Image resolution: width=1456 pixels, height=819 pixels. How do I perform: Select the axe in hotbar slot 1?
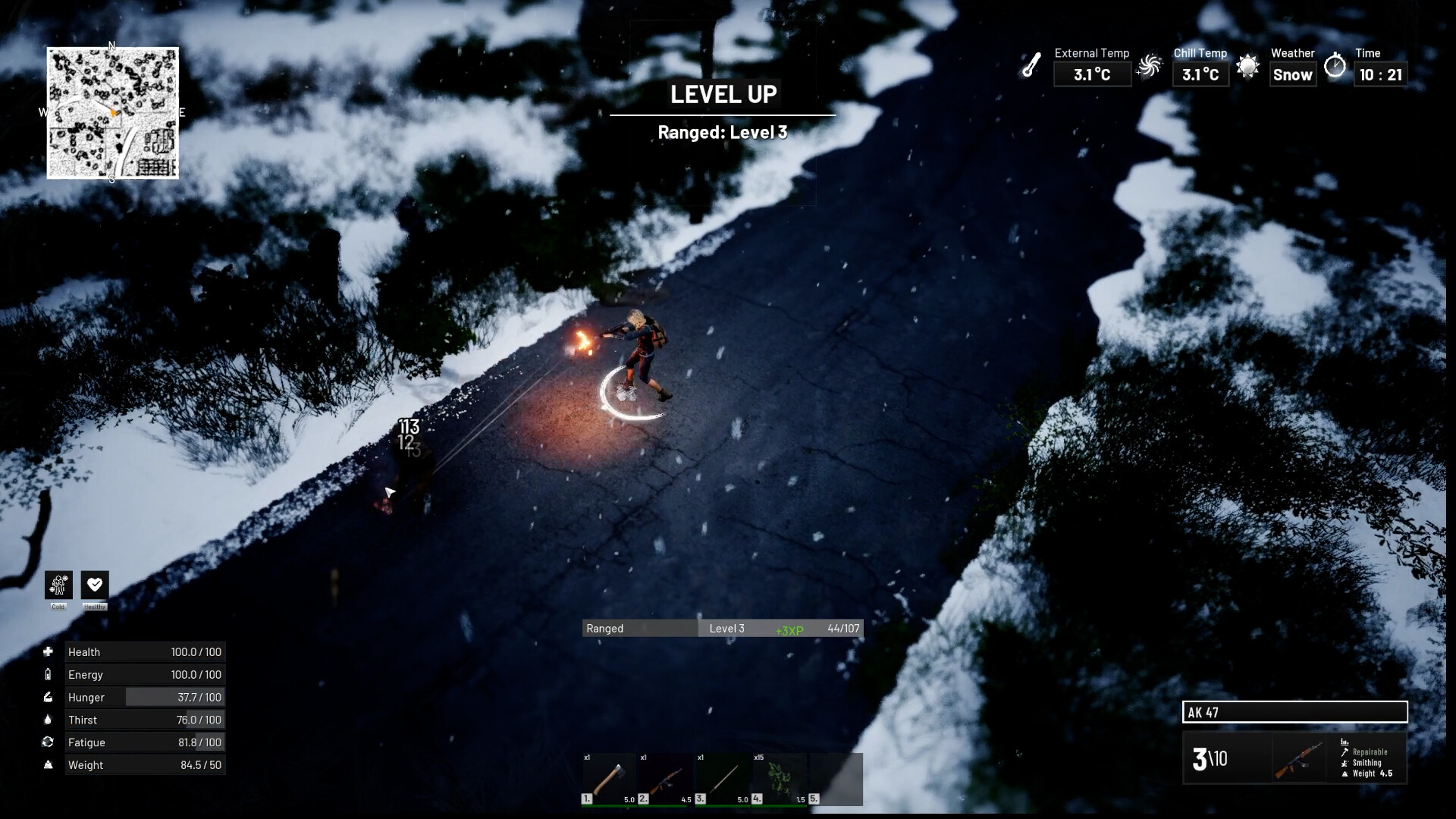point(609,779)
